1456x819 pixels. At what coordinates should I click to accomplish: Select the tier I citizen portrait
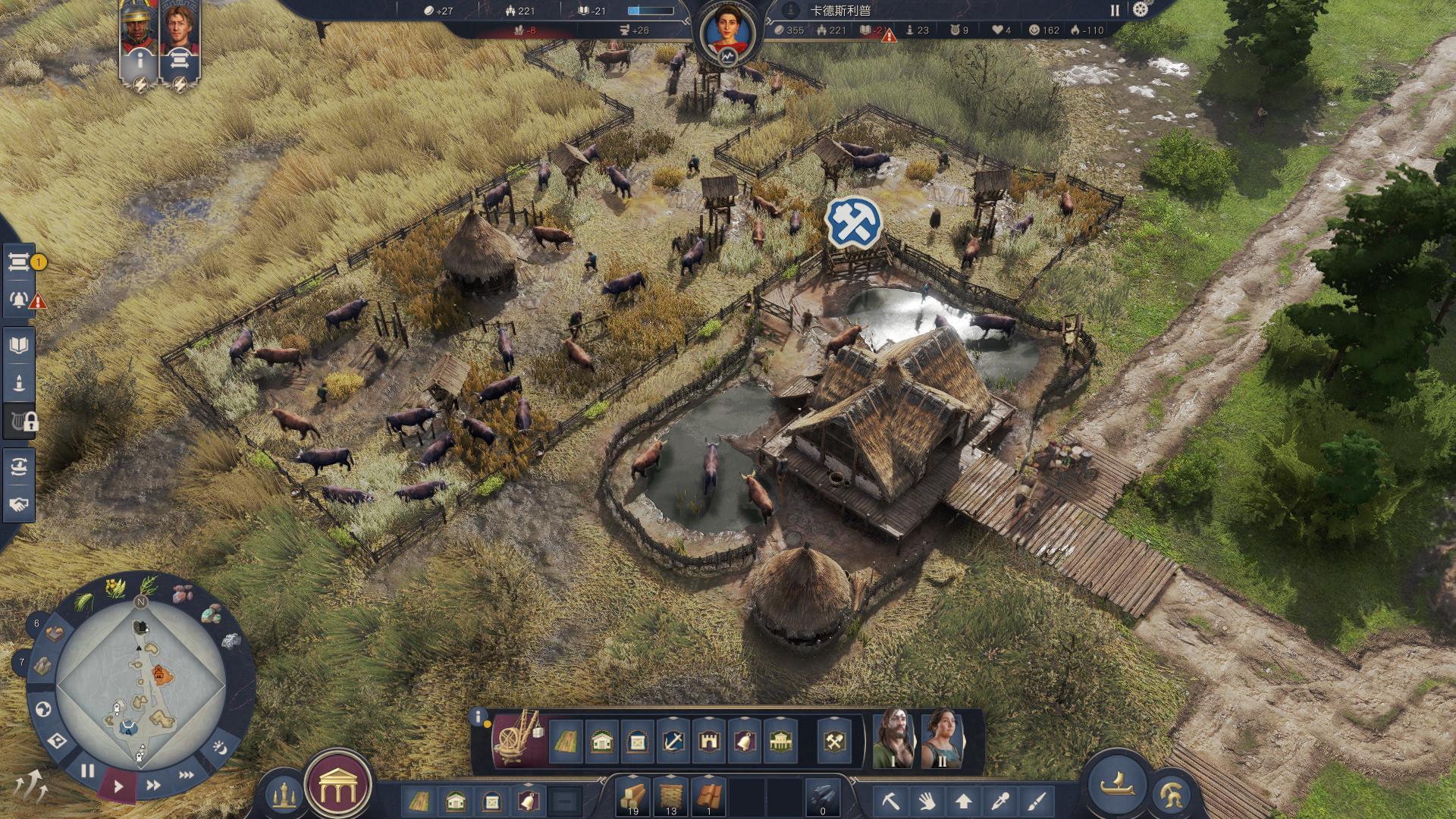point(893,738)
